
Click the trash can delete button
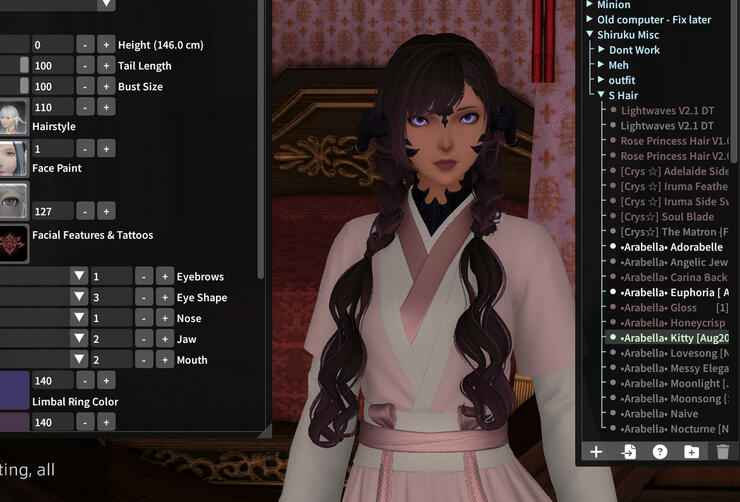(x=723, y=452)
